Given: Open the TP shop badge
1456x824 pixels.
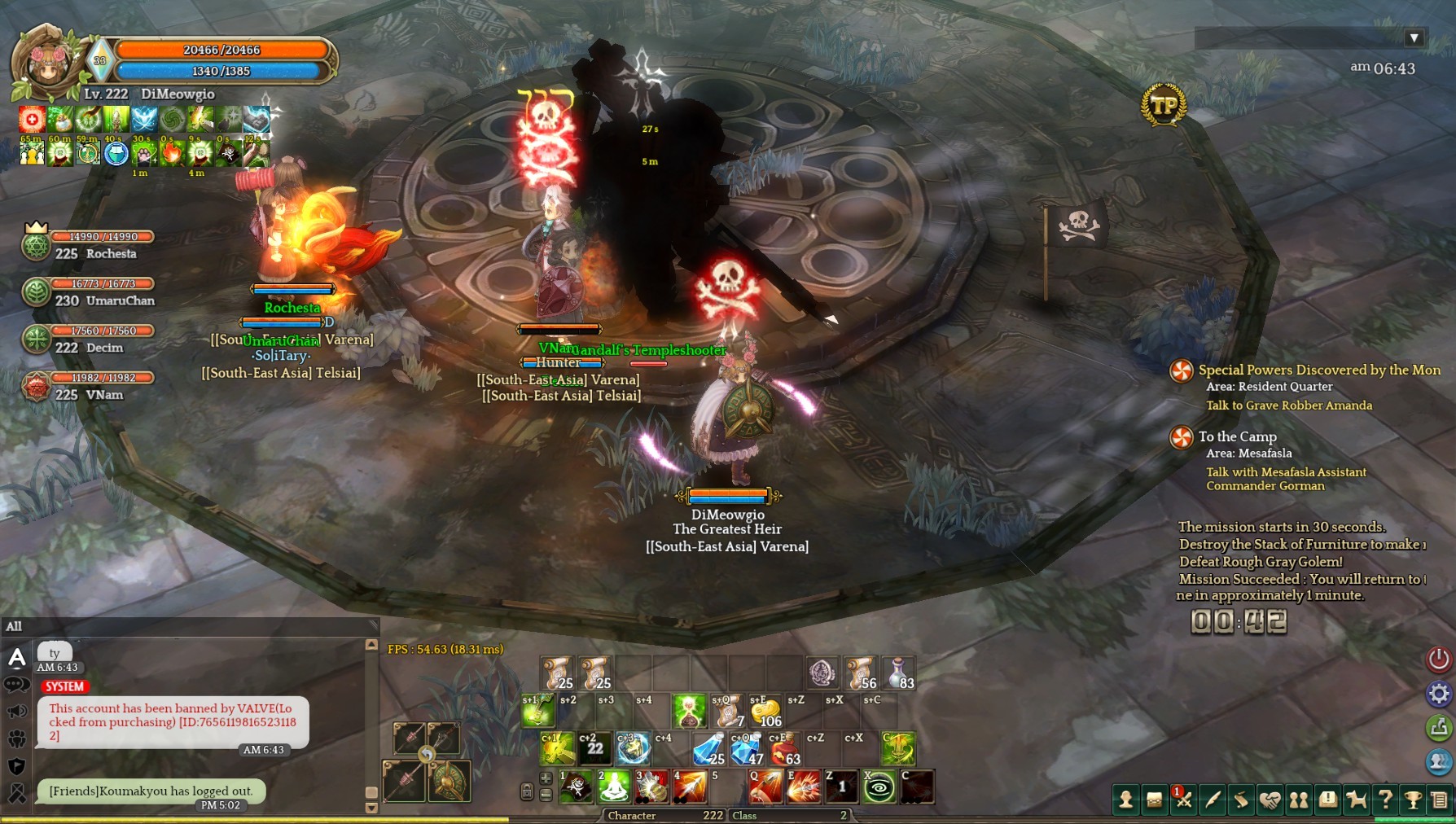Looking at the screenshot, I should click(x=1164, y=106).
